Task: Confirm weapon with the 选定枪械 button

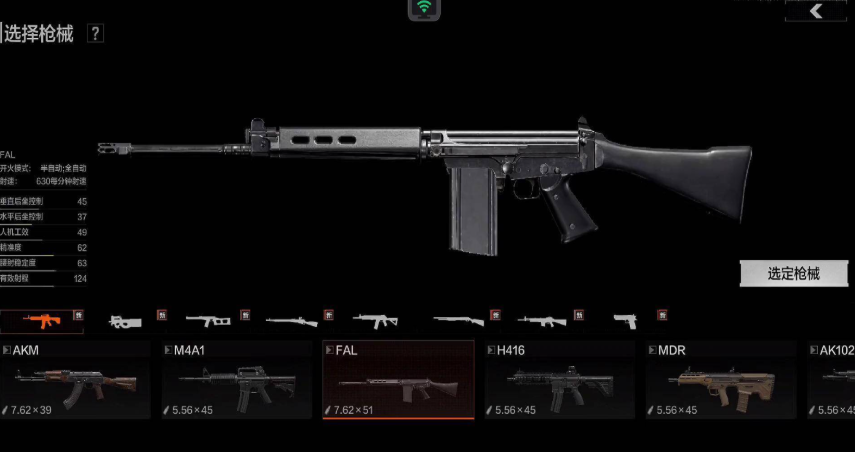Action: tap(794, 273)
